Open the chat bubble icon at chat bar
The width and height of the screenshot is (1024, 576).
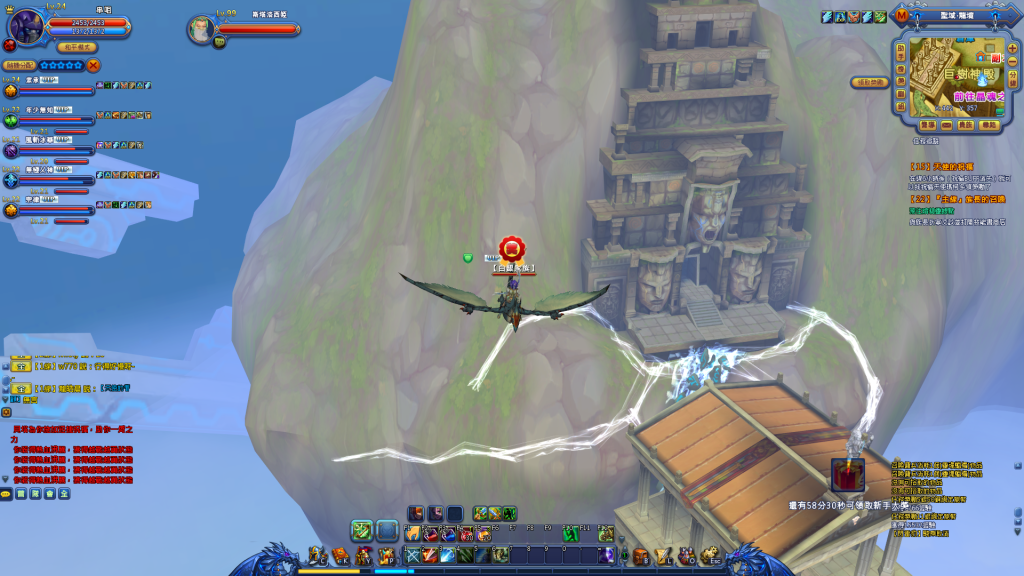pos(6,494)
